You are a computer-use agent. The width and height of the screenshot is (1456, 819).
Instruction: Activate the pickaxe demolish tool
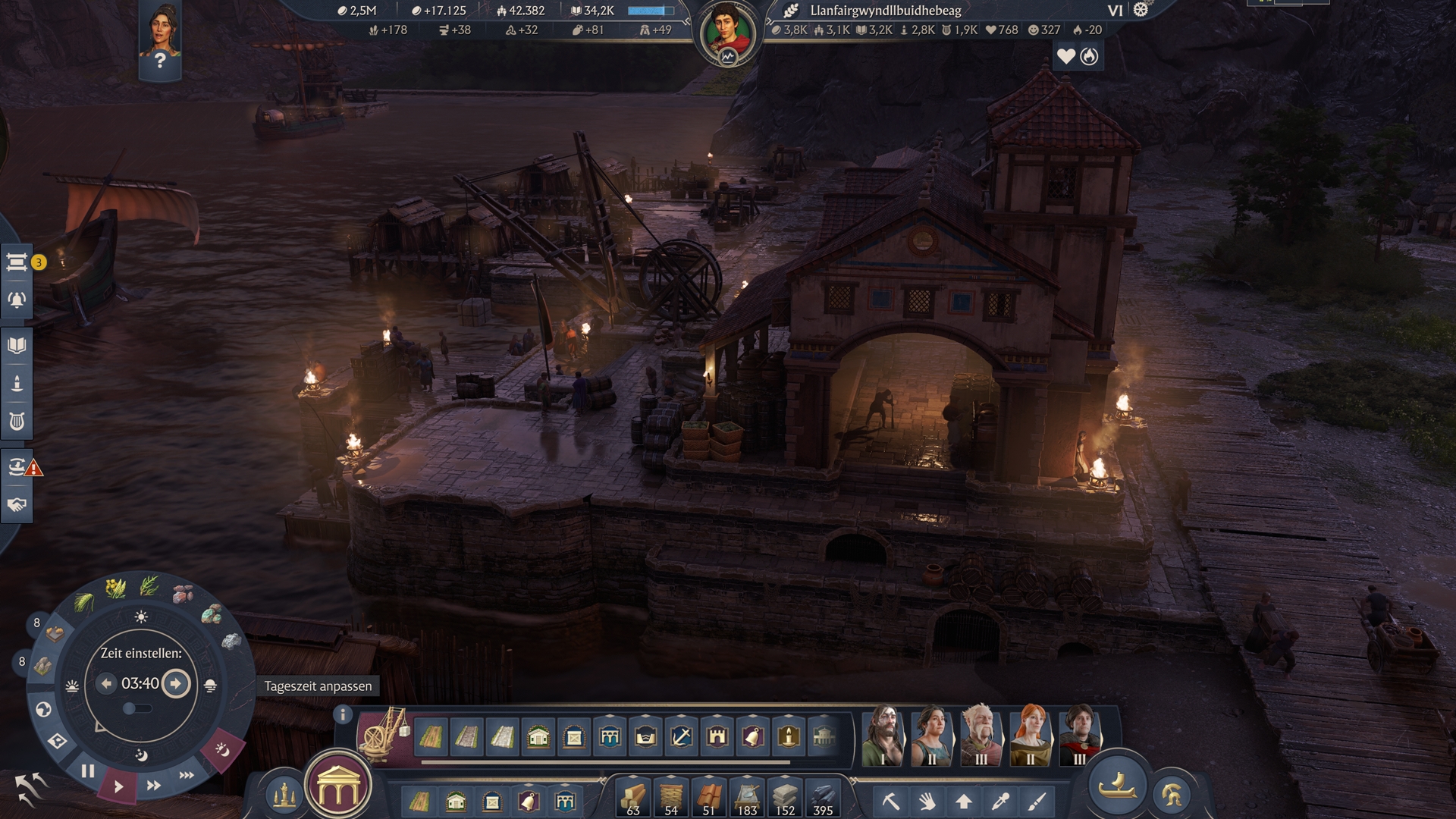point(890,801)
